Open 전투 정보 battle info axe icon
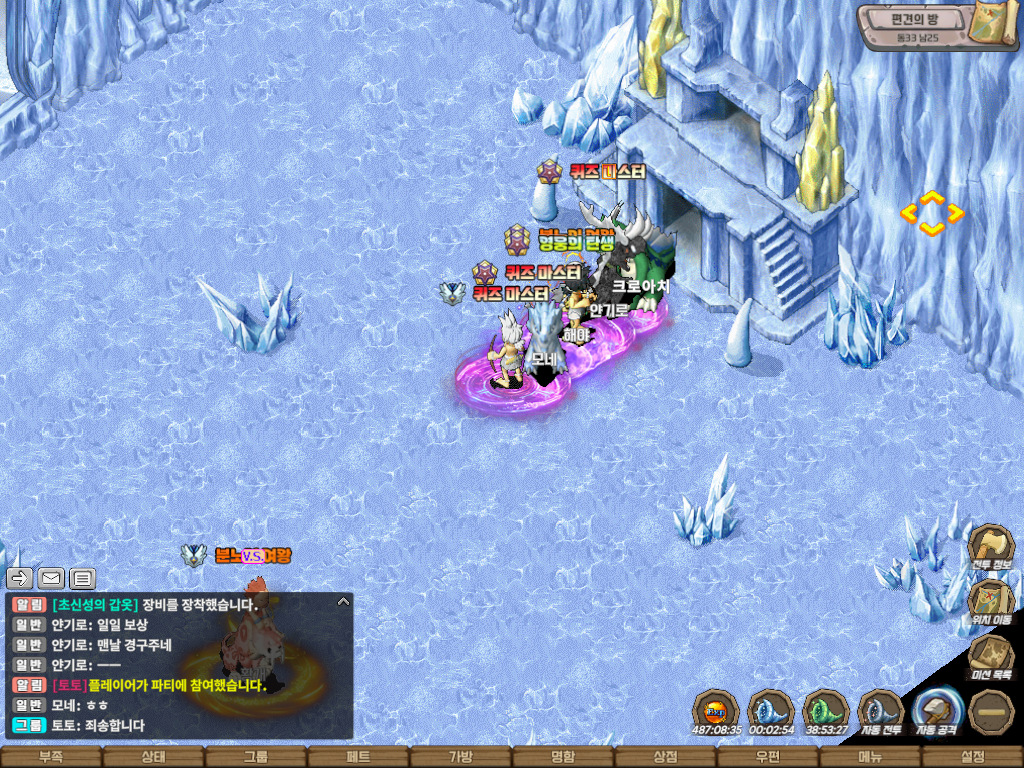Screen dimensions: 1024x768 [990, 545]
